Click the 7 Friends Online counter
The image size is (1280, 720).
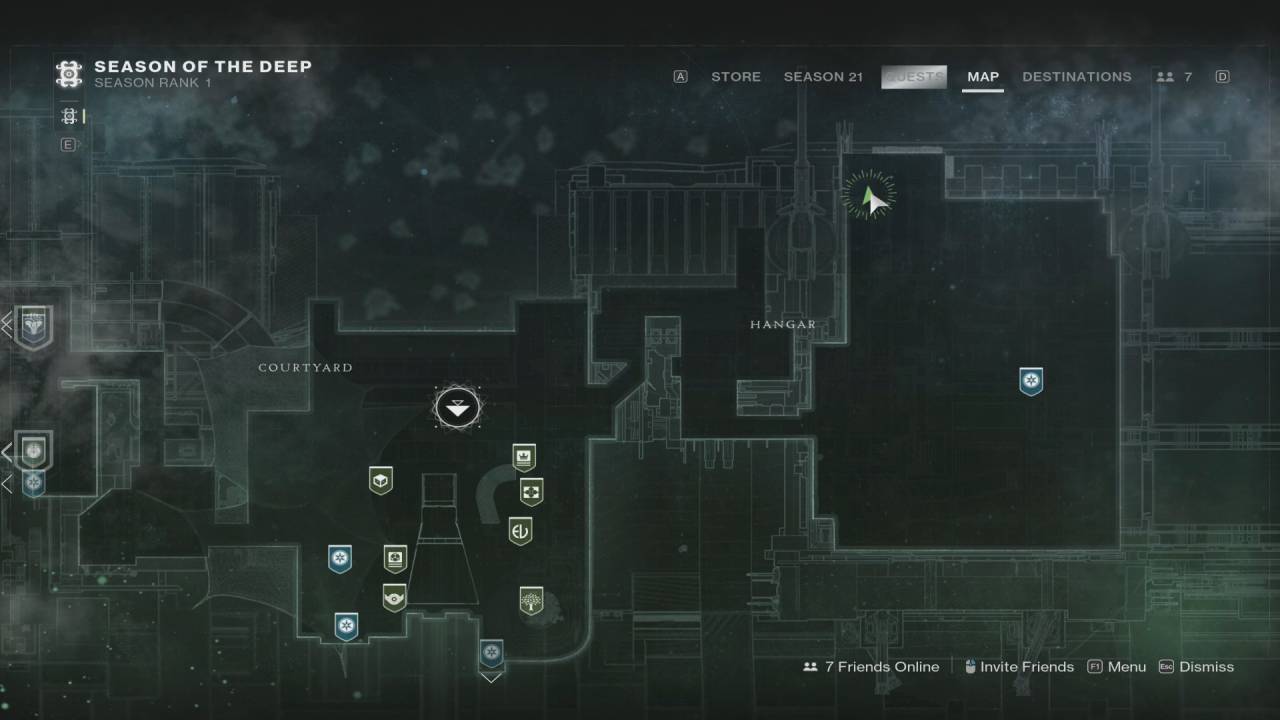tap(880, 666)
